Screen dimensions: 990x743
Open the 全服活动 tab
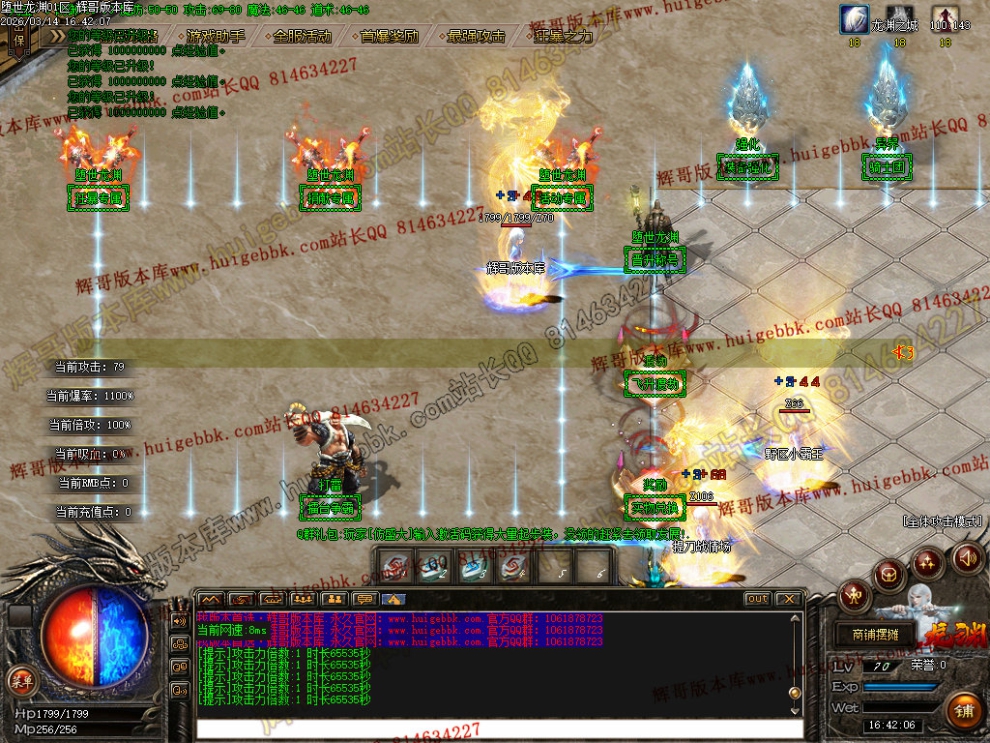[x=303, y=36]
